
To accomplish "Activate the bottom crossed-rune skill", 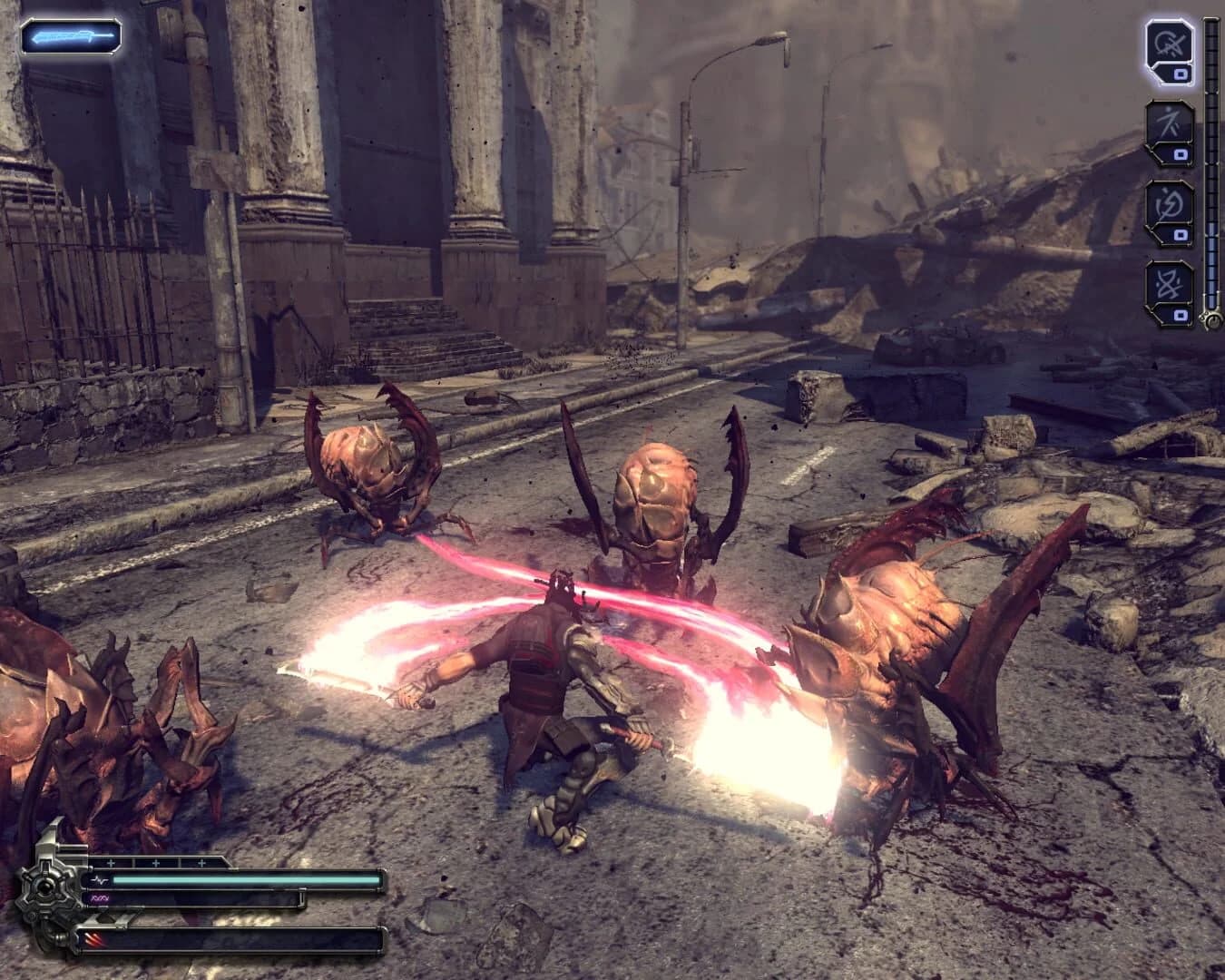I will (1171, 283).
